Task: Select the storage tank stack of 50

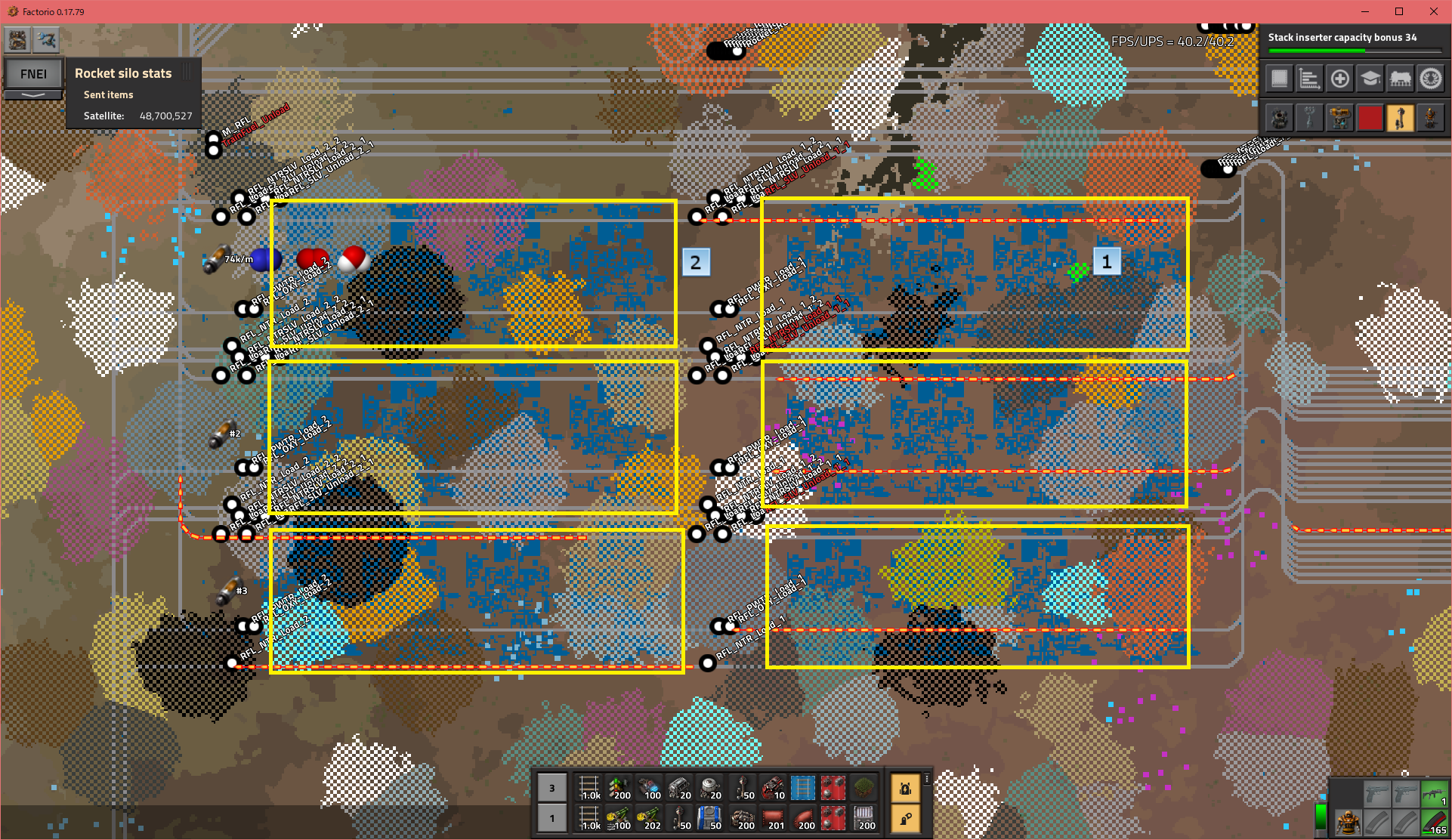Action: pyautogui.click(x=711, y=818)
